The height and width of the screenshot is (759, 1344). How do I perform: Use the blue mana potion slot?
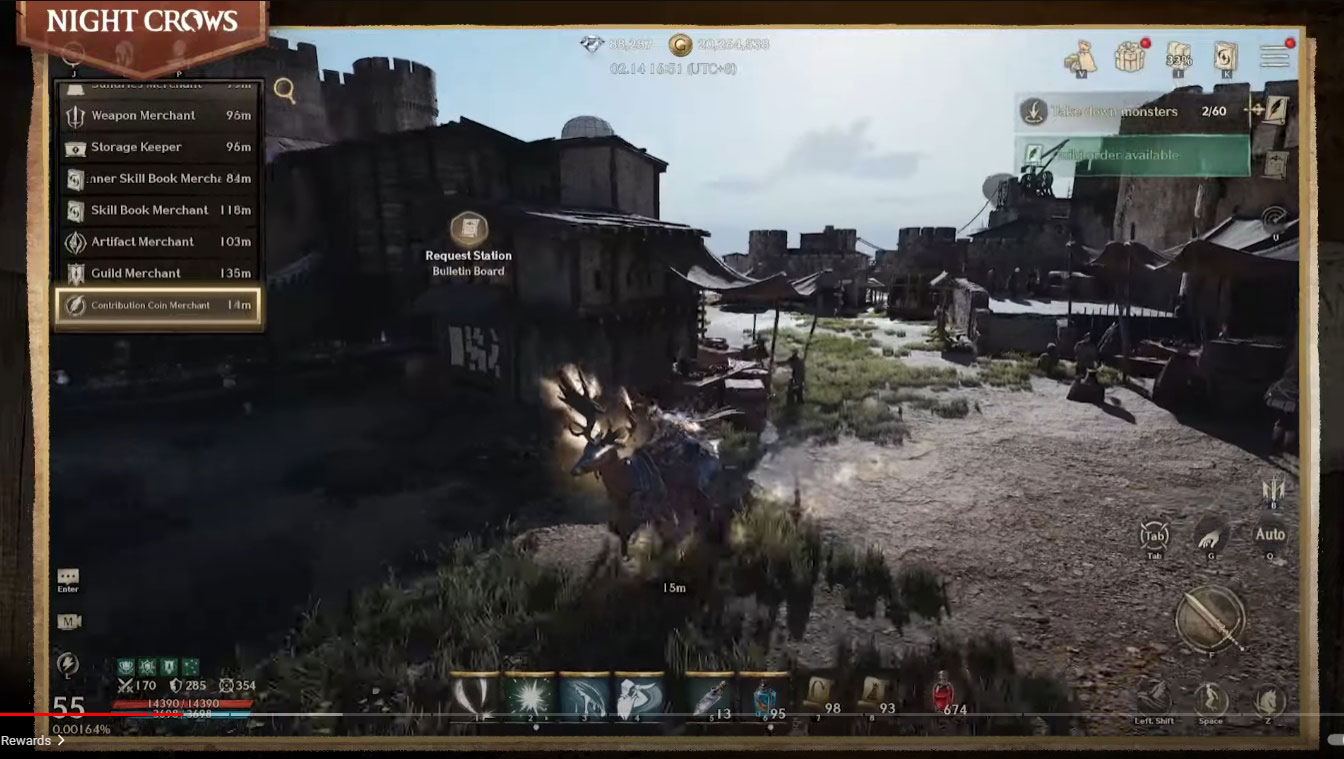pyautogui.click(x=762, y=697)
